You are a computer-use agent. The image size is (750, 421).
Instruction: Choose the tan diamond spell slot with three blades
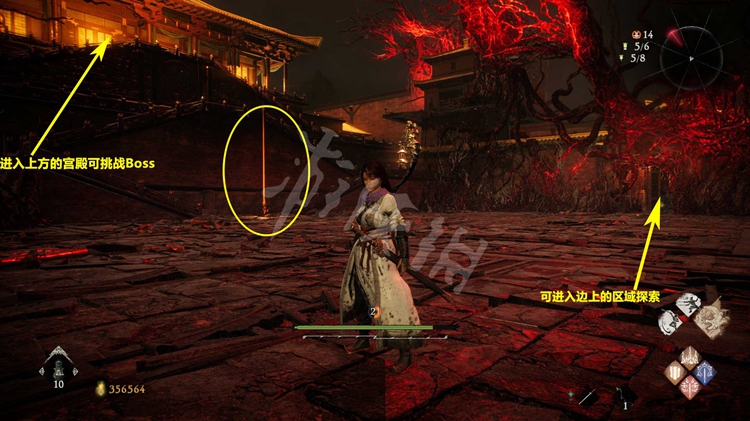[x=675, y=372]
